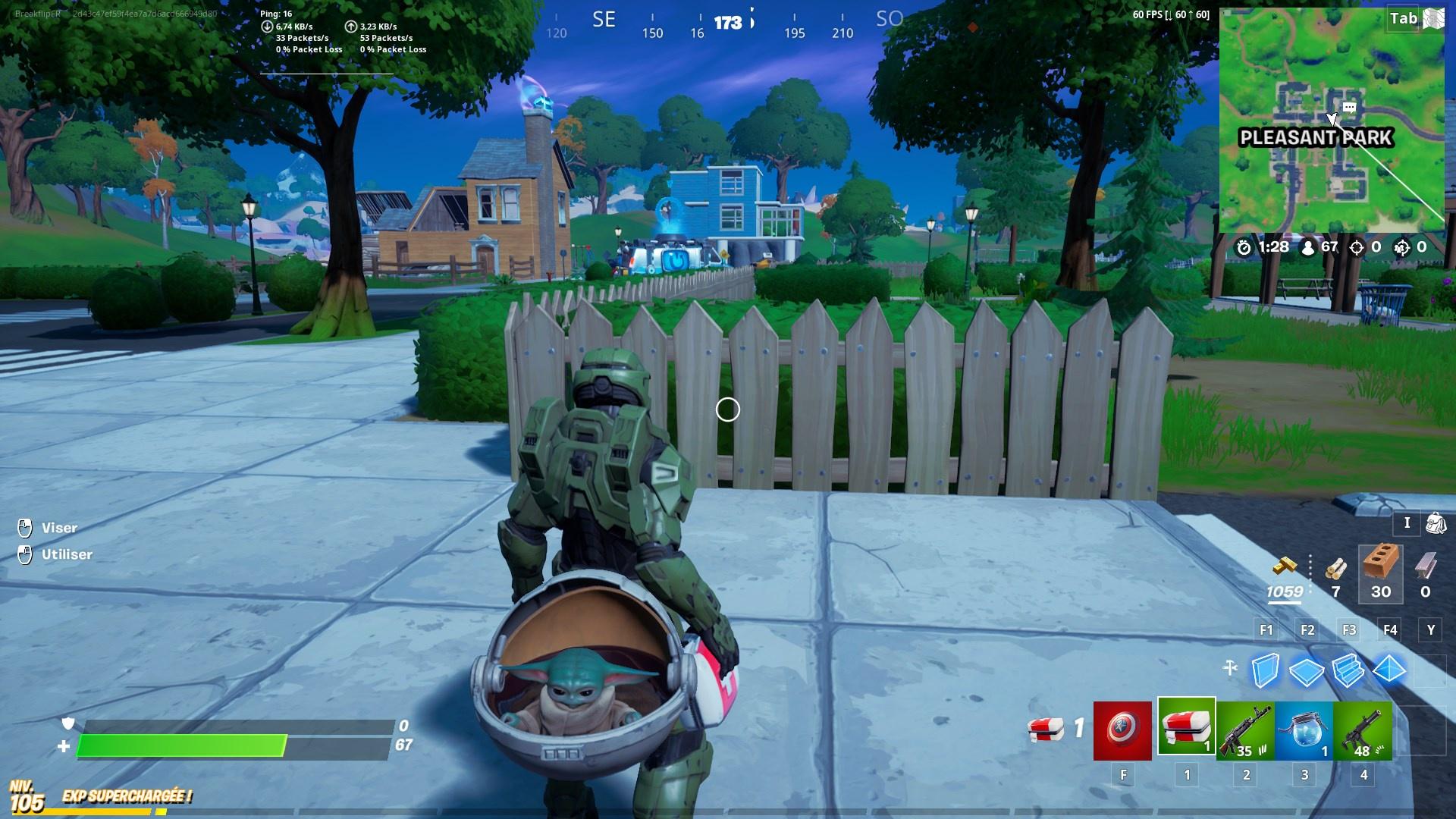Image resolution: width=1456 pixels, height=819 pixels.
Task: Select the stairs build piece icon
Action: 1348,670
